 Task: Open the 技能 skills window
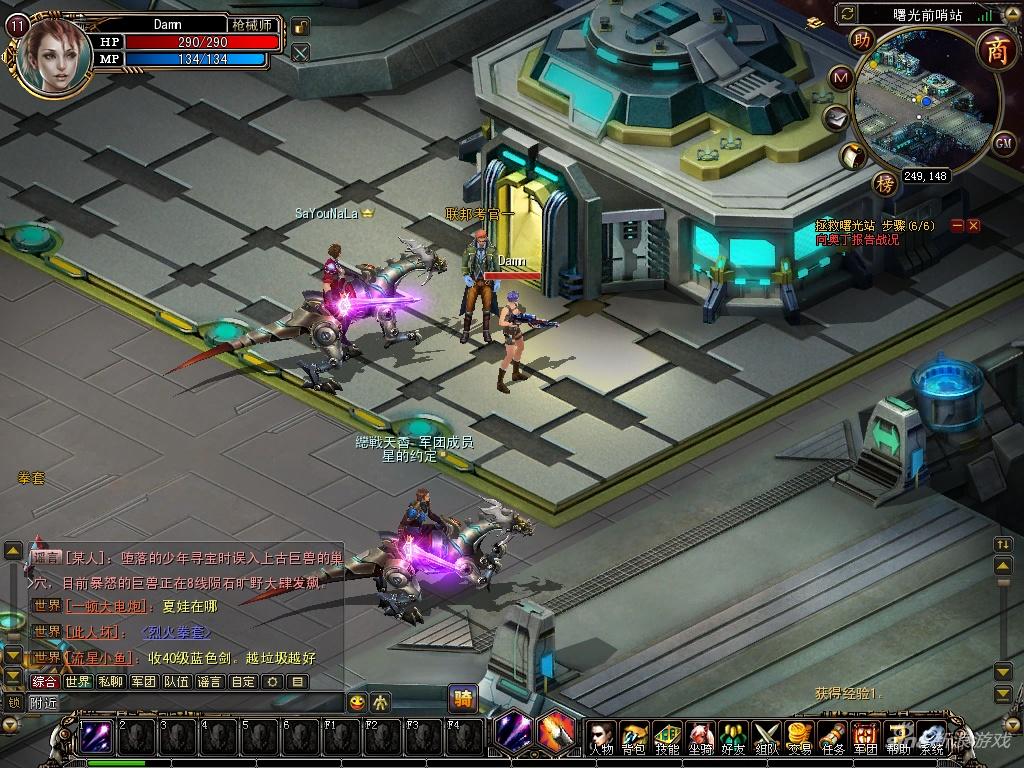(x=668, y=736)
